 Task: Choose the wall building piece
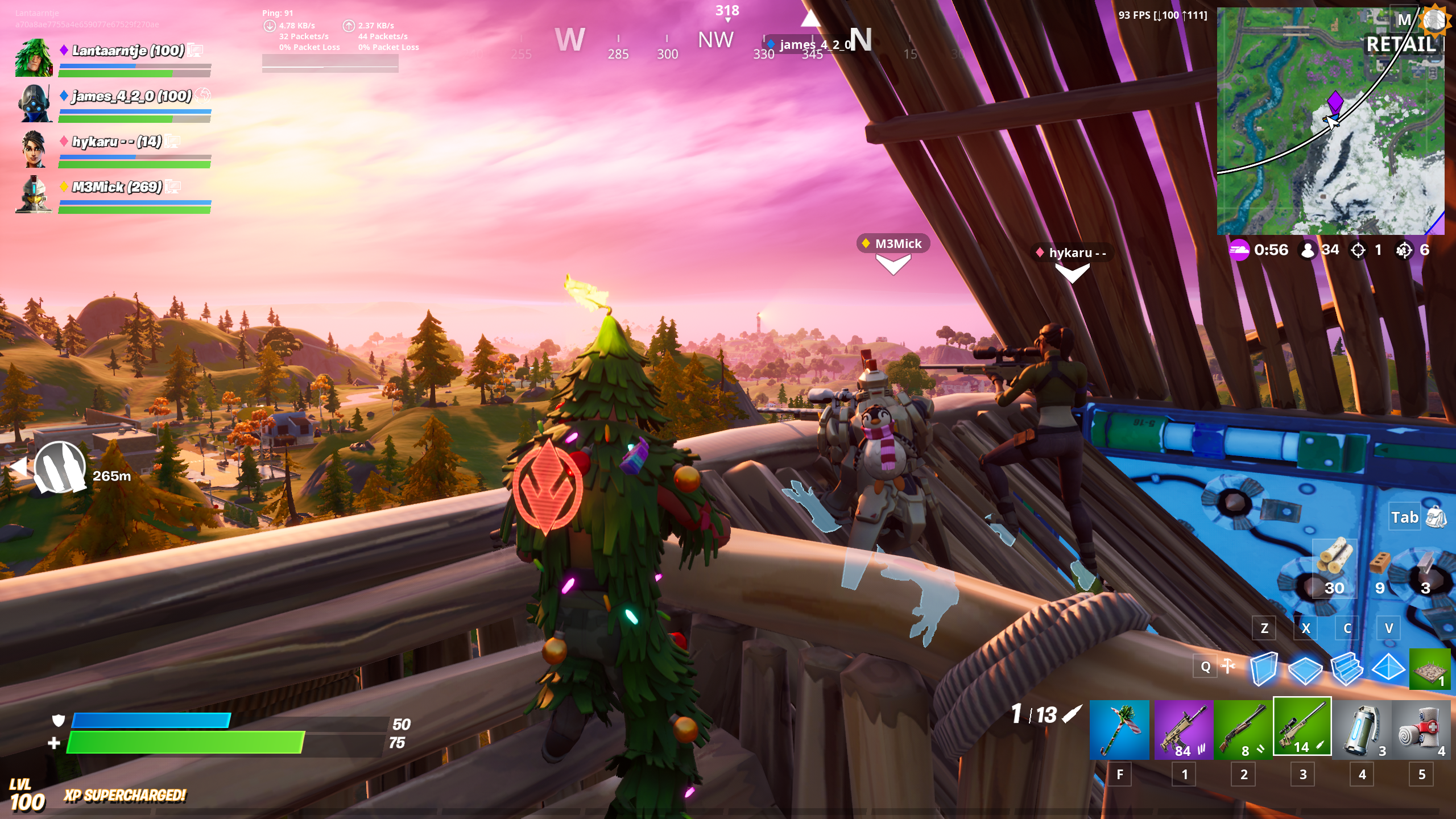tap(1264, 668)
